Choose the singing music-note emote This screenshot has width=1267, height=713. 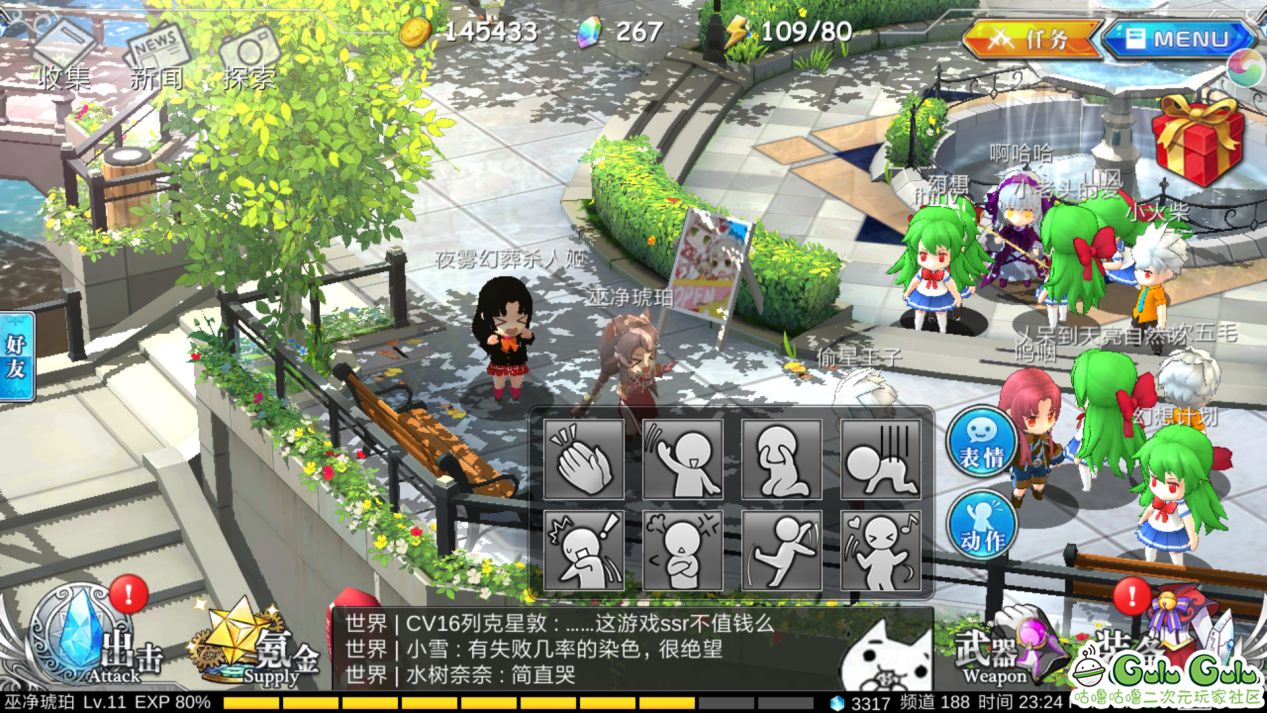point(880,550)
